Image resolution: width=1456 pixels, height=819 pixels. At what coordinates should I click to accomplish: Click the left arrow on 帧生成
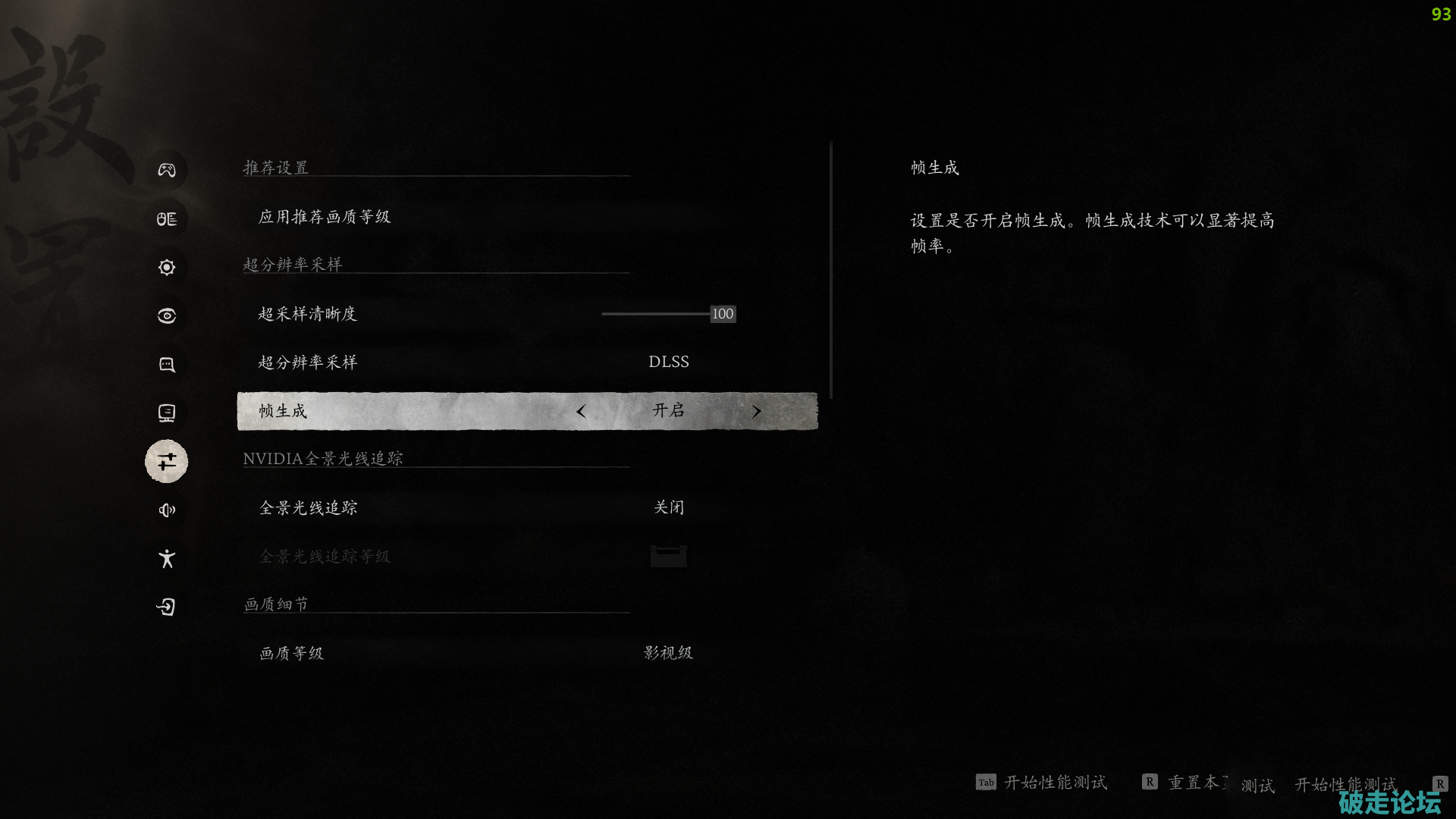tap(581, 411)
